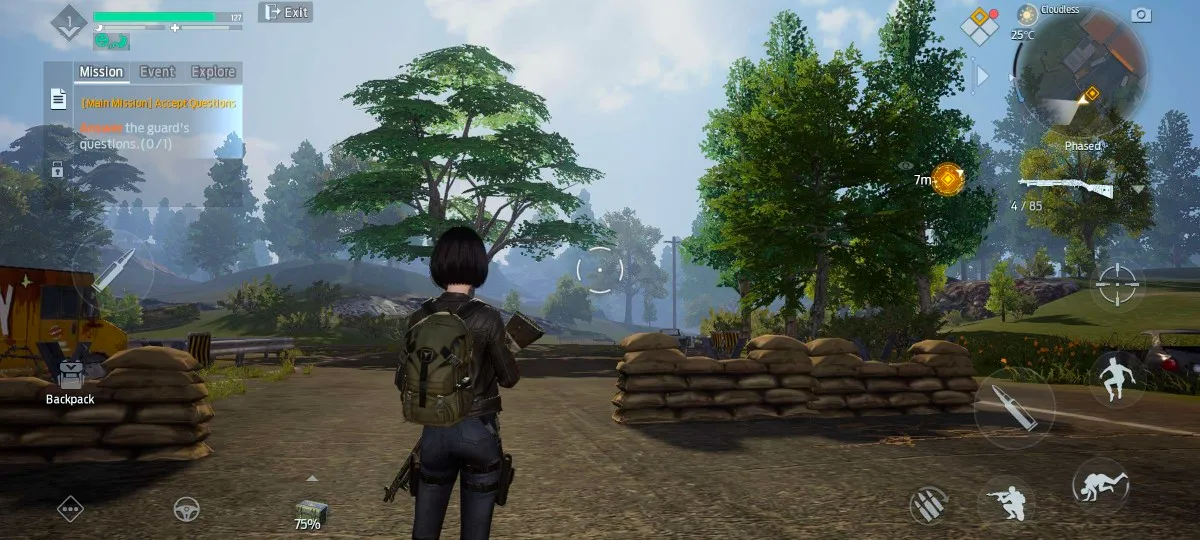Switch to the Event tab
This screenshot has width=1200, height=540.
[157, 72]
